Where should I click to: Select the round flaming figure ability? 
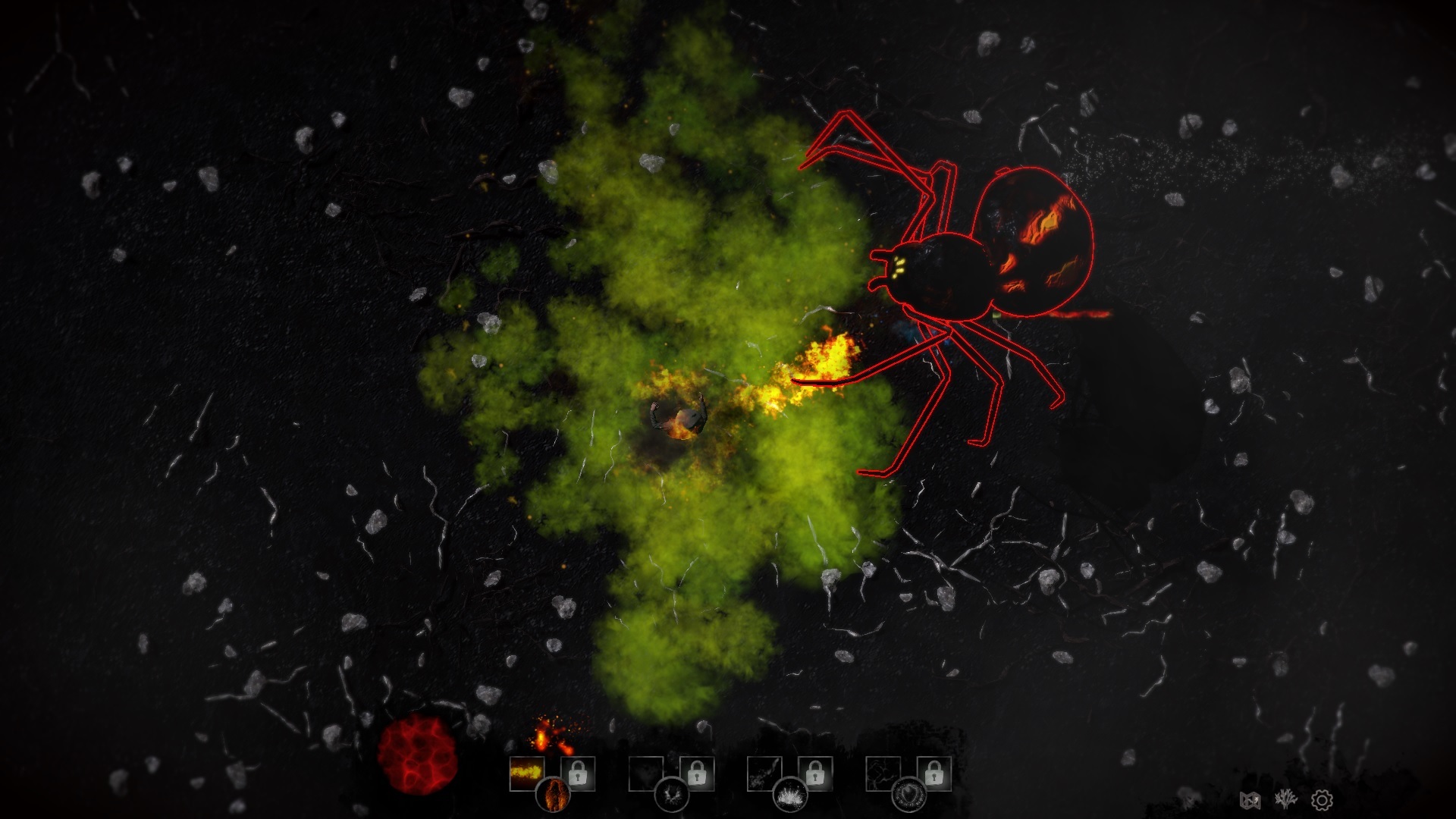pos(554,795)
